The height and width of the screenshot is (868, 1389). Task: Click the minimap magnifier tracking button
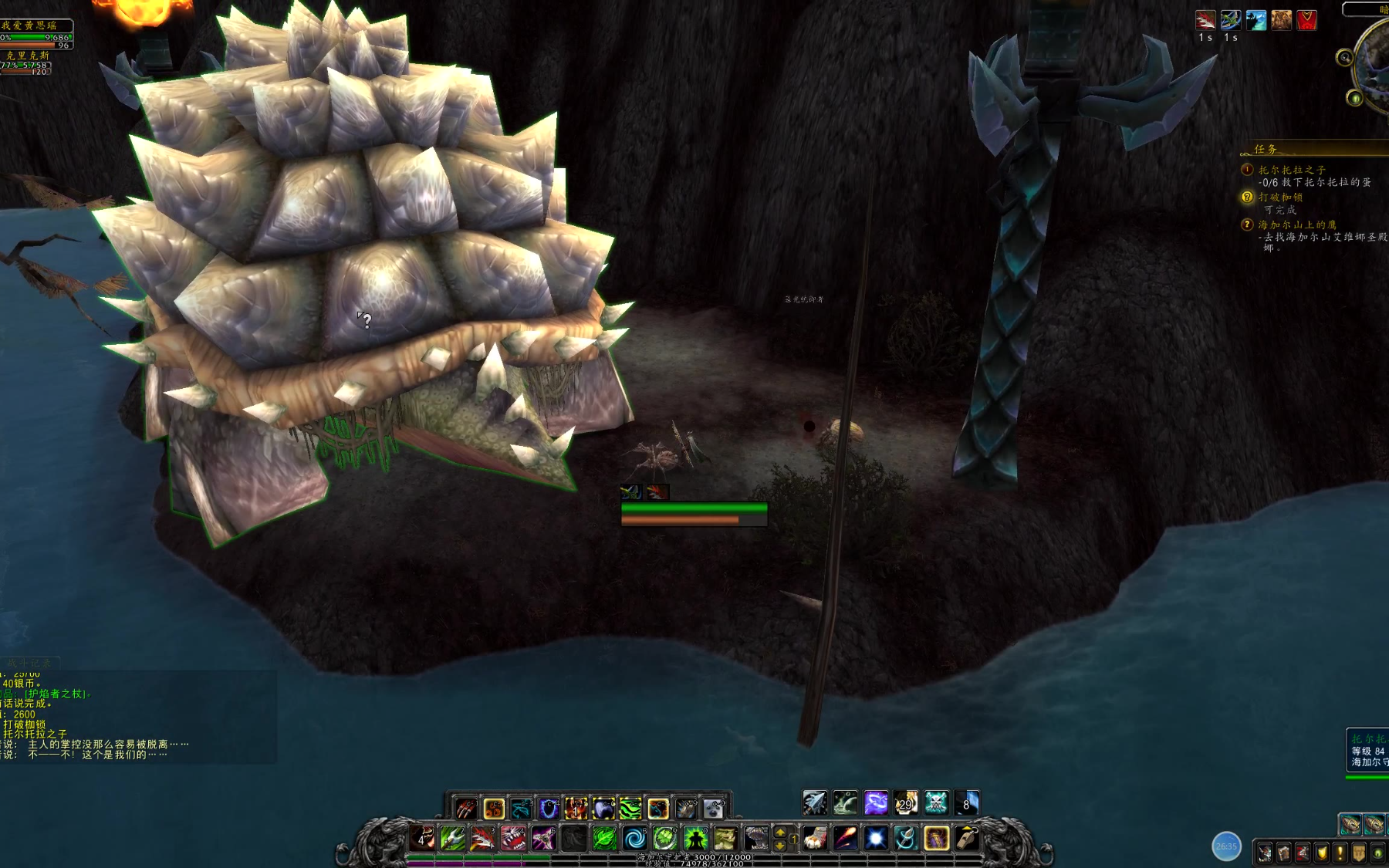click(1345, 57)
